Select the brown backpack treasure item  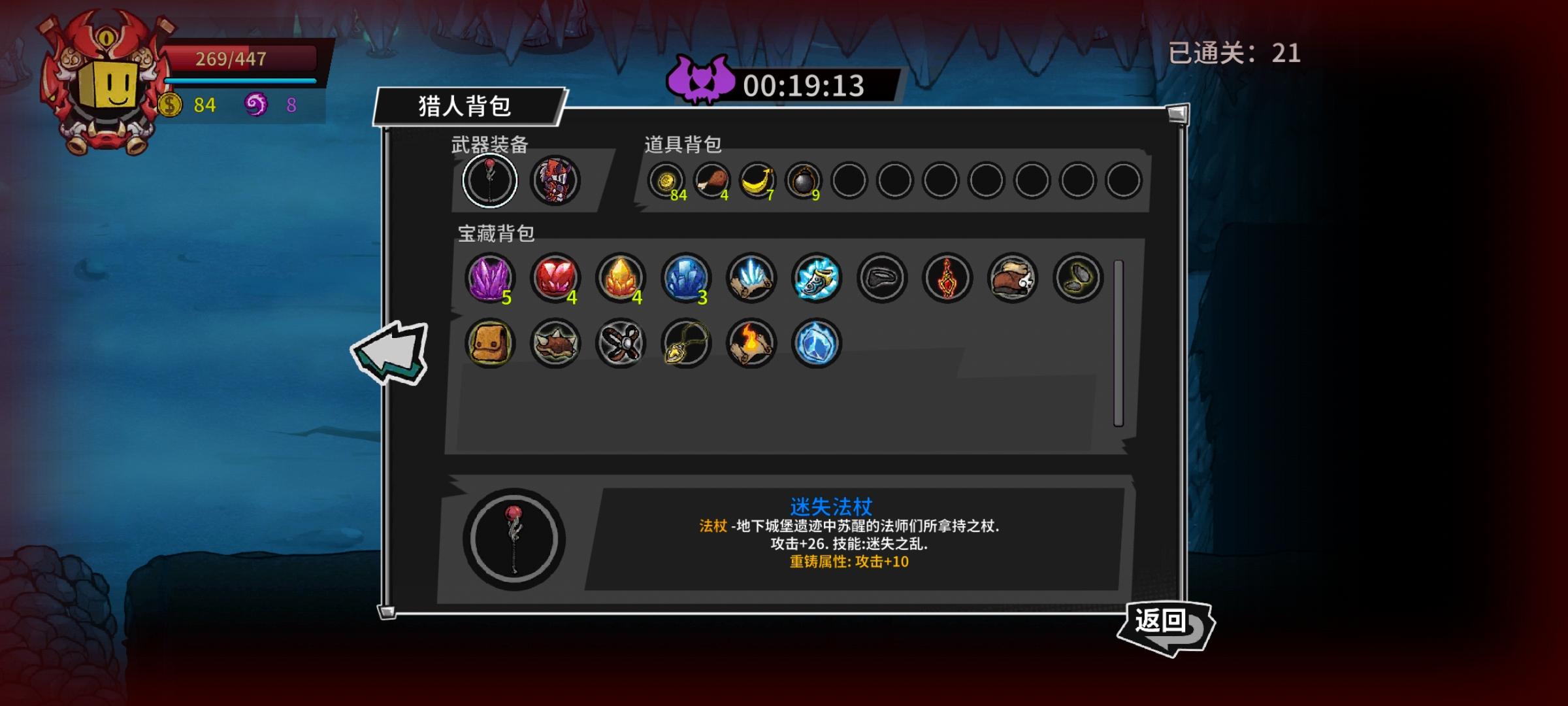[490, 343]
